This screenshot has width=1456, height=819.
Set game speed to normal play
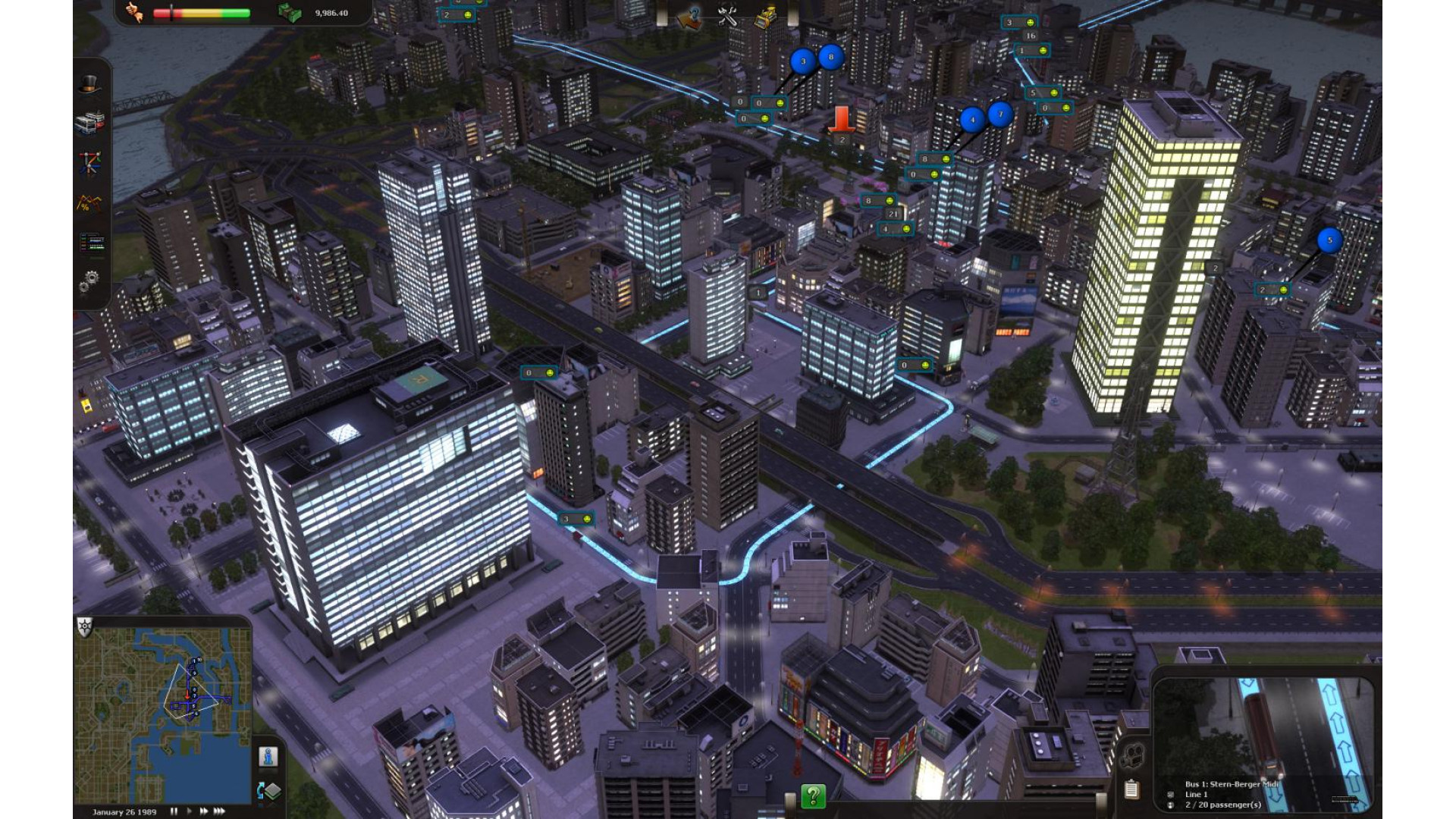189,811
